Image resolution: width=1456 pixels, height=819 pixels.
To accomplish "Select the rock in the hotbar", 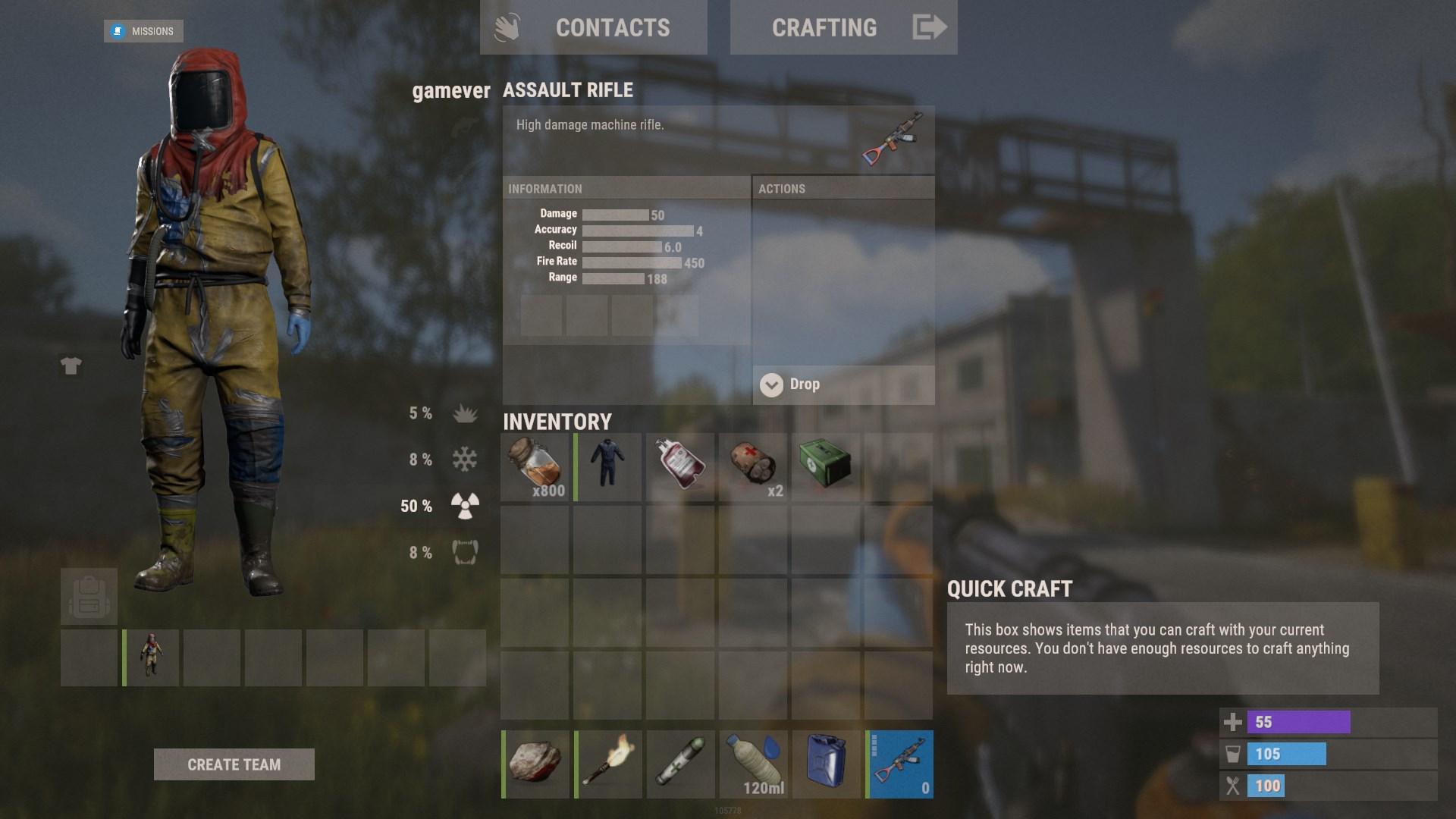I will (x=535, y=764).
